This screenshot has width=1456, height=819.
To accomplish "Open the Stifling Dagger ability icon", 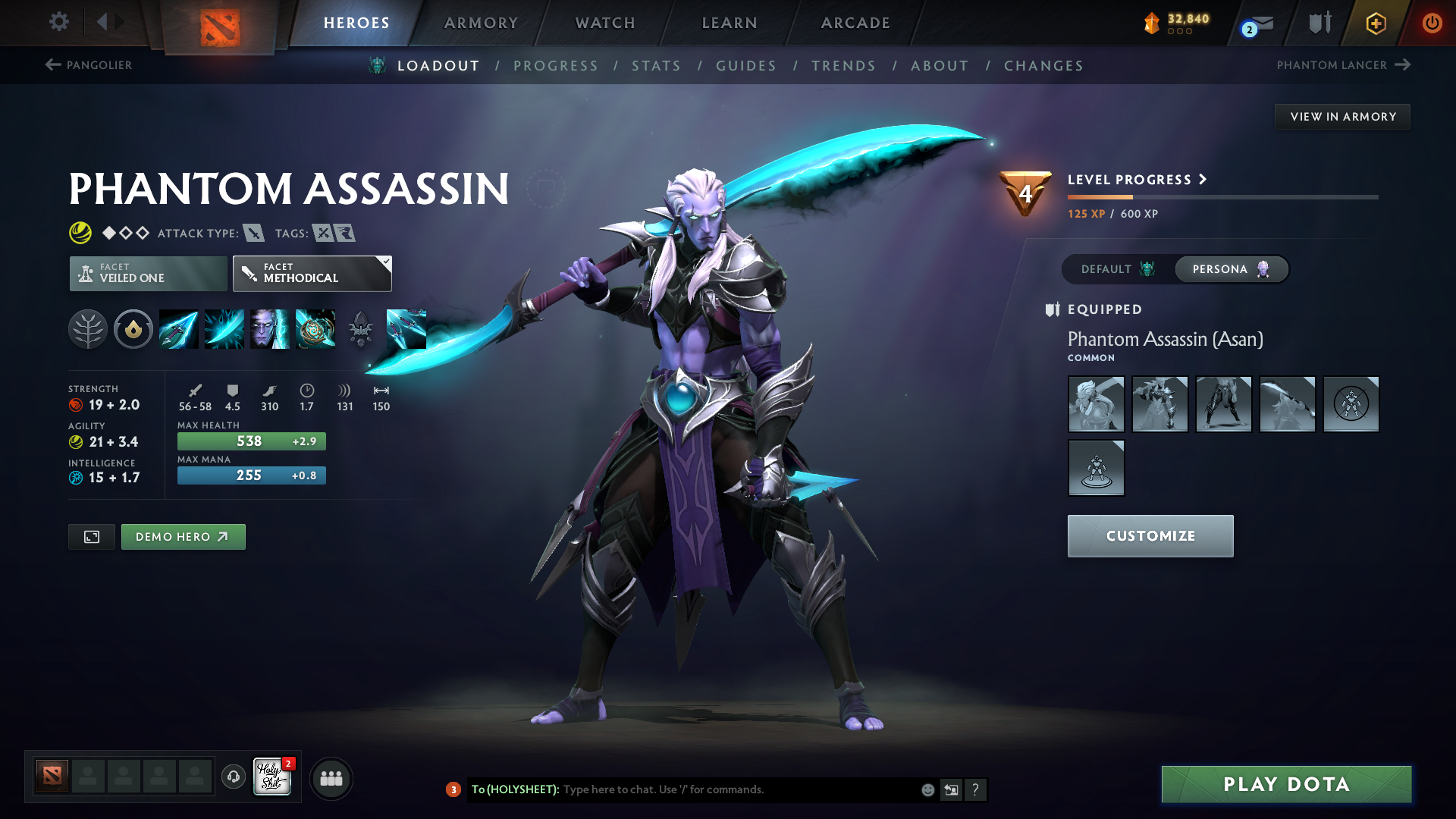I will point(178,329).
